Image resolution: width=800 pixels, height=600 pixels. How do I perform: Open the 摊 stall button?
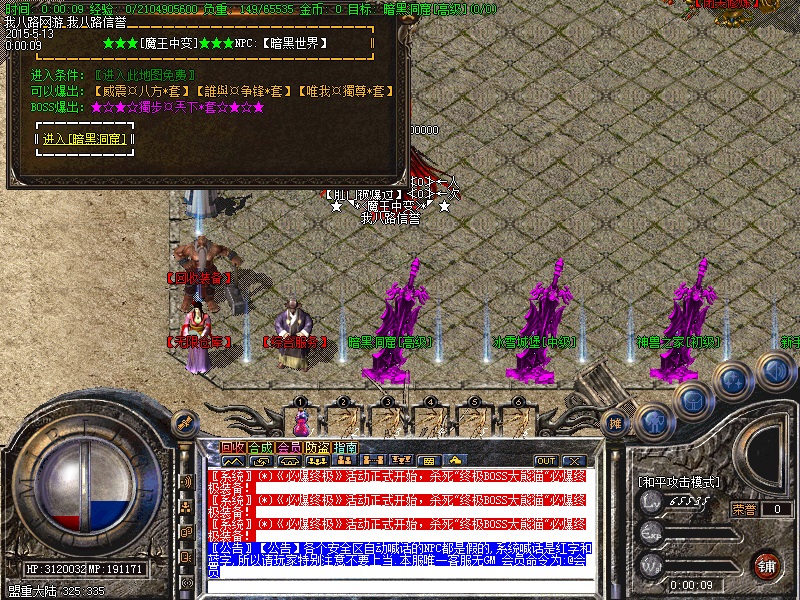coord(616,423)
